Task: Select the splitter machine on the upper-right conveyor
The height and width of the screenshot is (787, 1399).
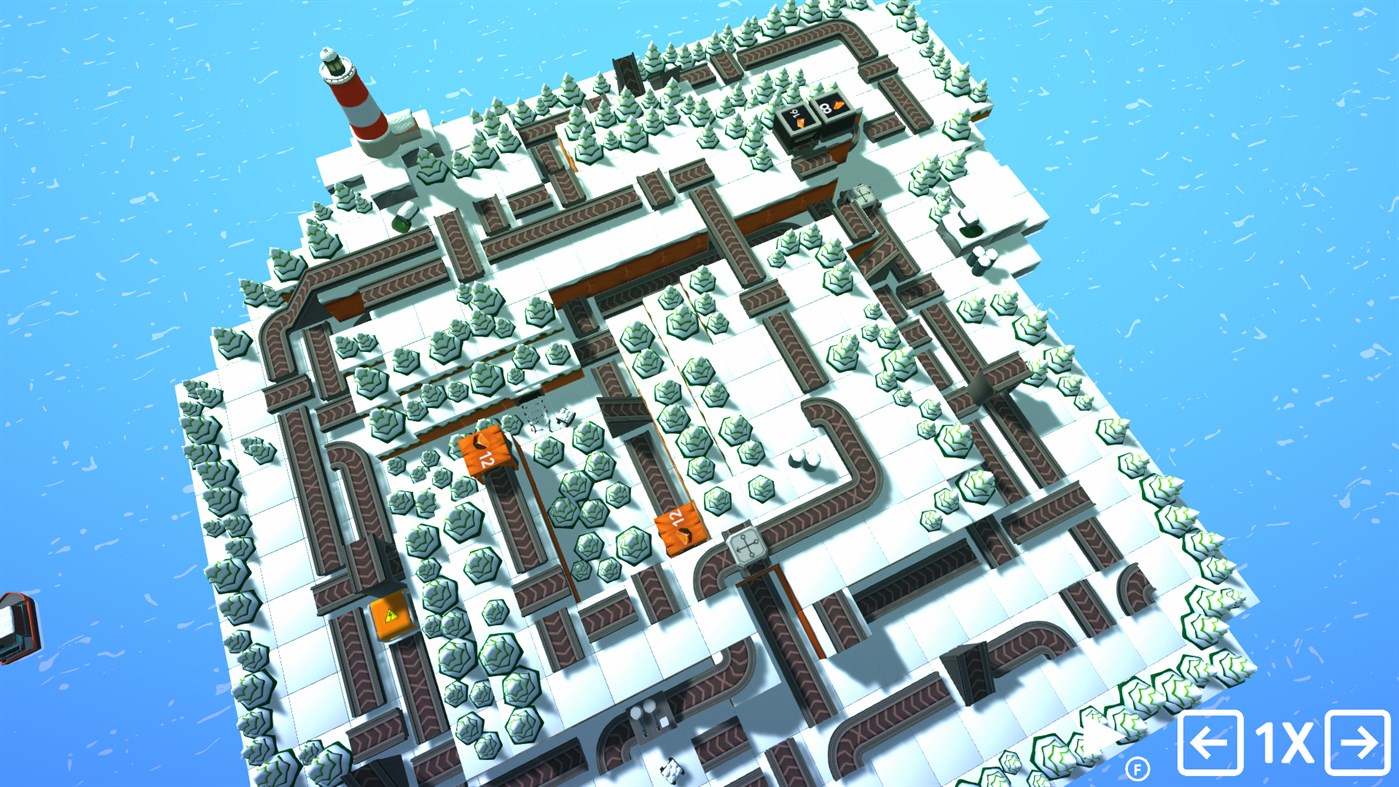Action: tap(863, 196)
